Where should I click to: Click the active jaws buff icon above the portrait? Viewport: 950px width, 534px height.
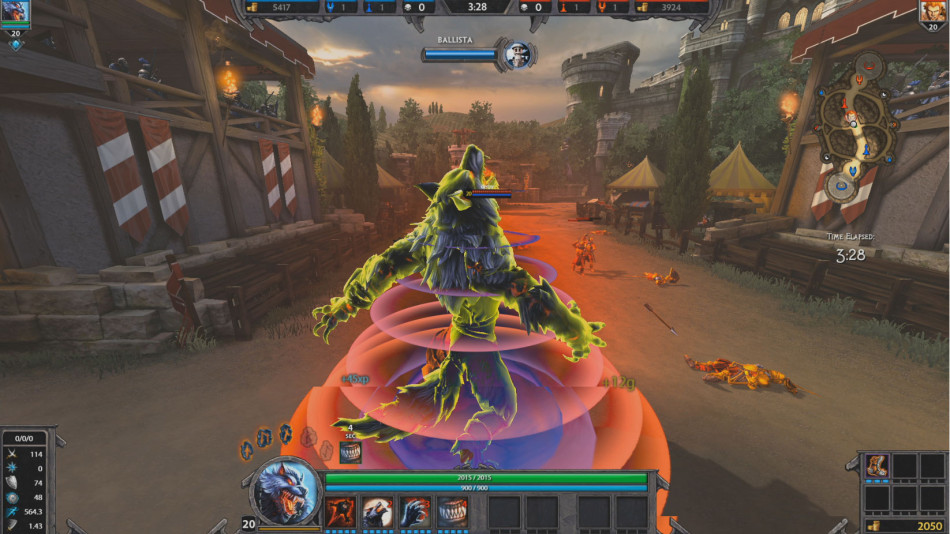(350, 453)
